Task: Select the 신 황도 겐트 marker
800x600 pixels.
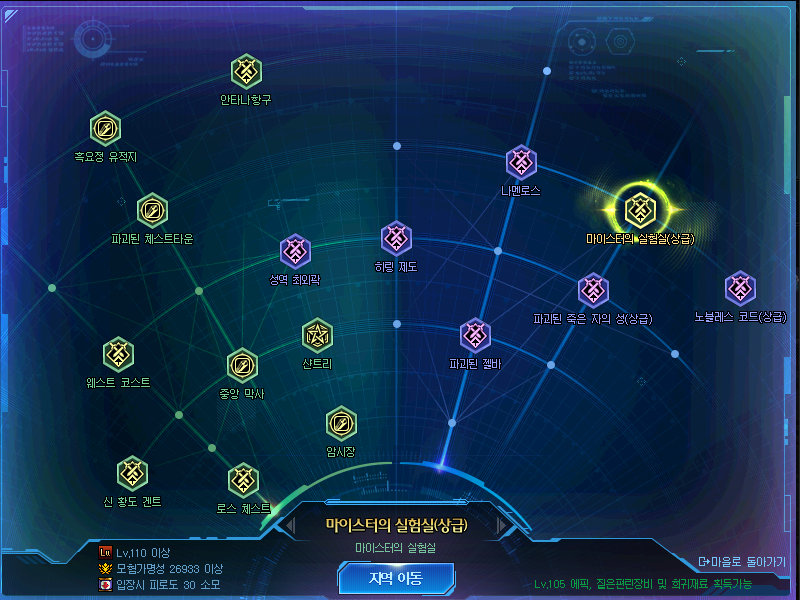Action: click(x=132, y=472)
